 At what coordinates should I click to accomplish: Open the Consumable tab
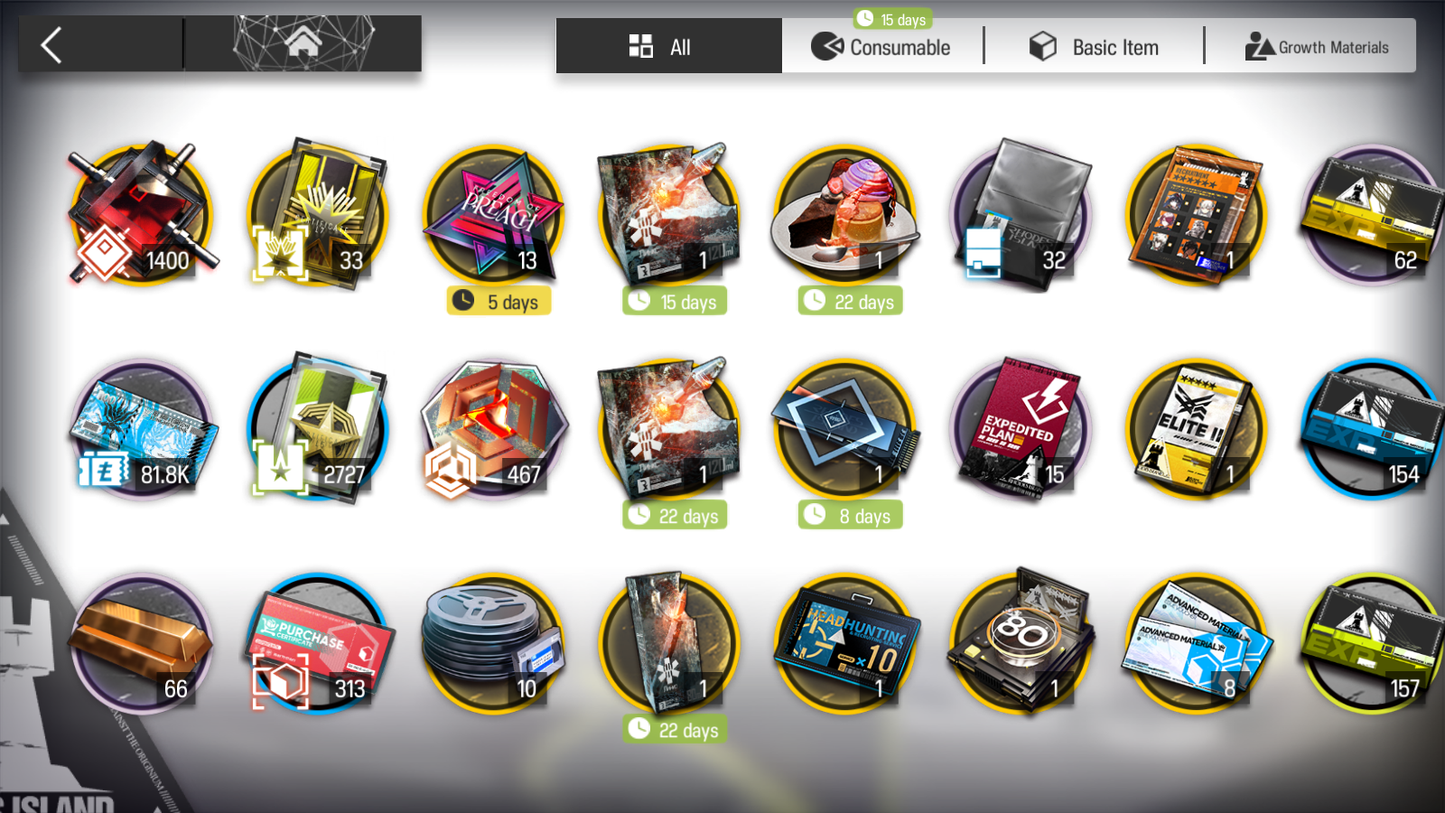(x=882, y=47)
